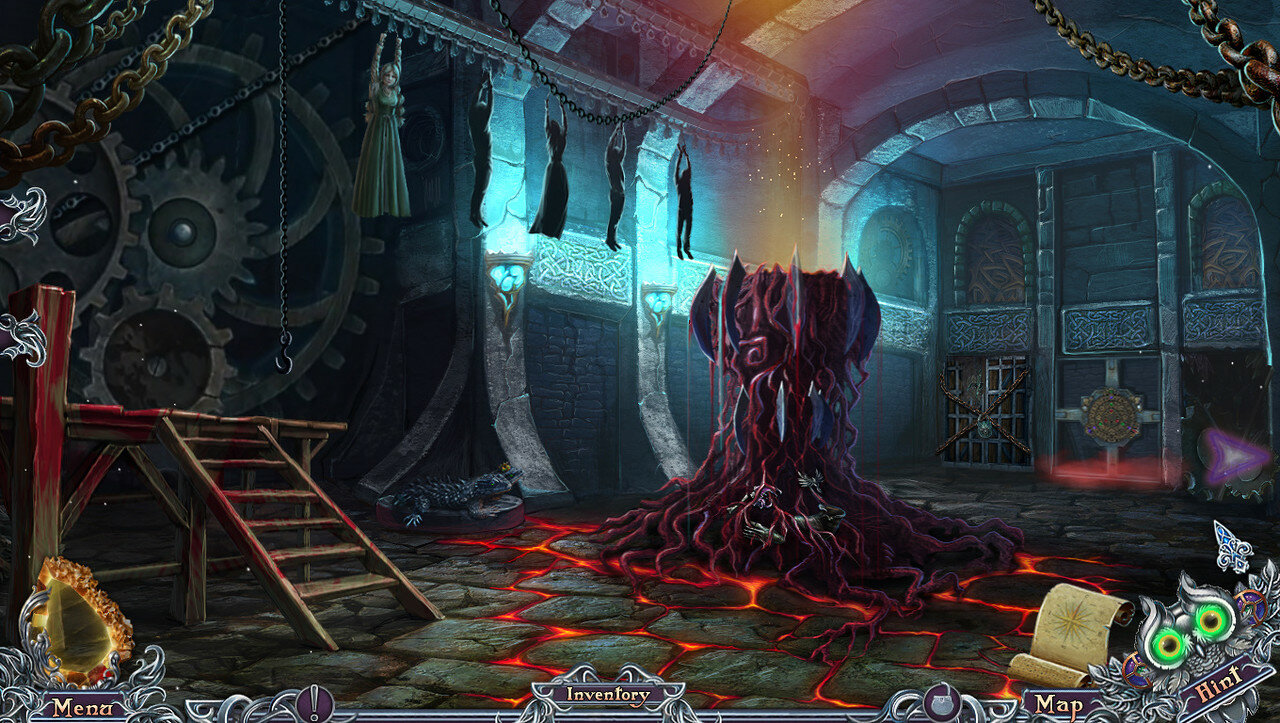The width and height of the screenshot is (1280, 723).
Task: Select the amber crystal amulet
Action: click(78, 620)
